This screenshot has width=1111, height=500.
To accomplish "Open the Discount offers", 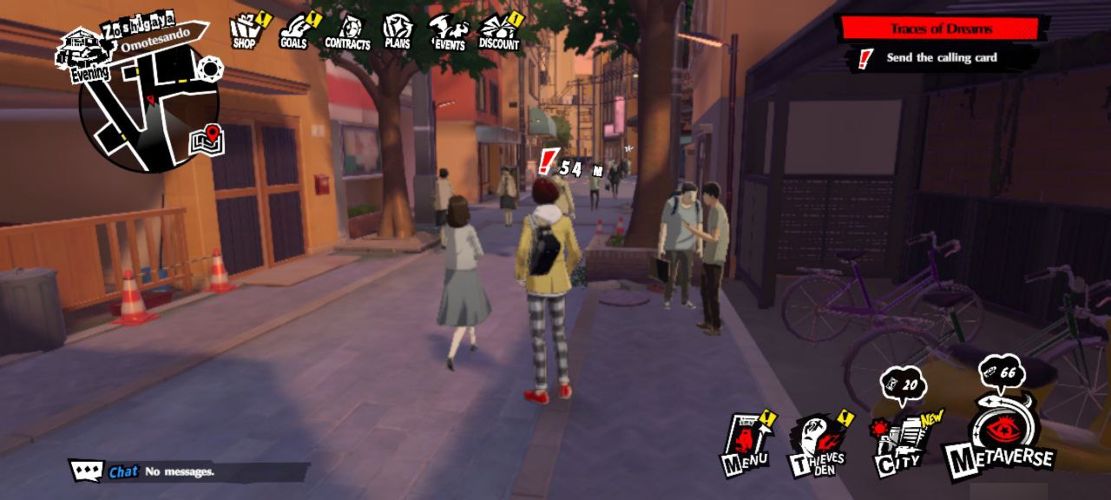I will [498, 31].
